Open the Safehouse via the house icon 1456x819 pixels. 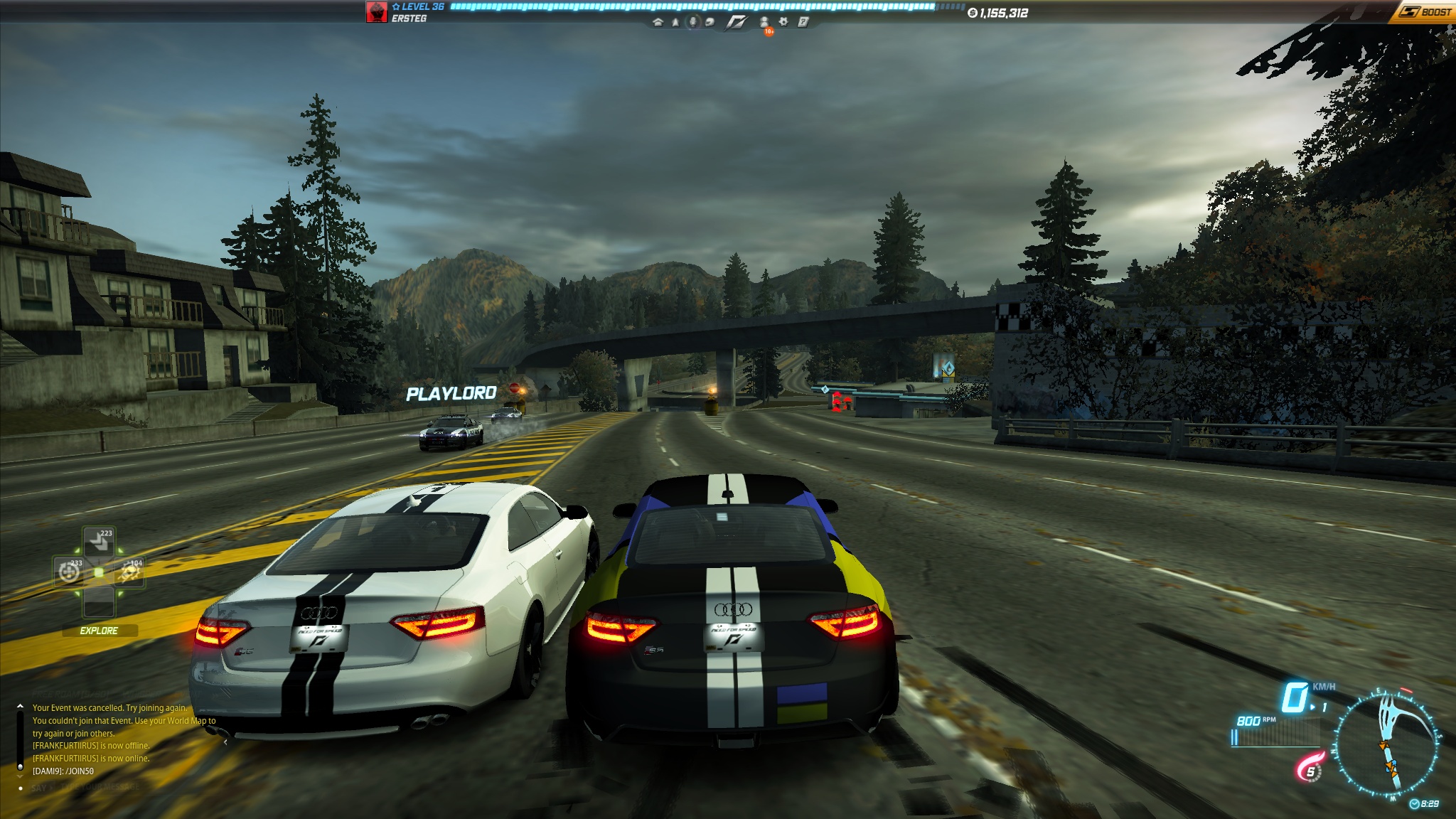click(658, 22)
